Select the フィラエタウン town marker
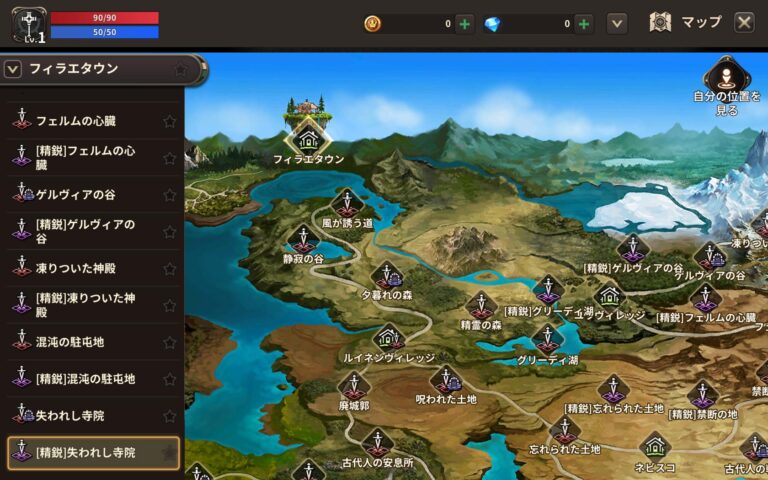The height and width of the screenshot is (480, 768). pos(308,140)
